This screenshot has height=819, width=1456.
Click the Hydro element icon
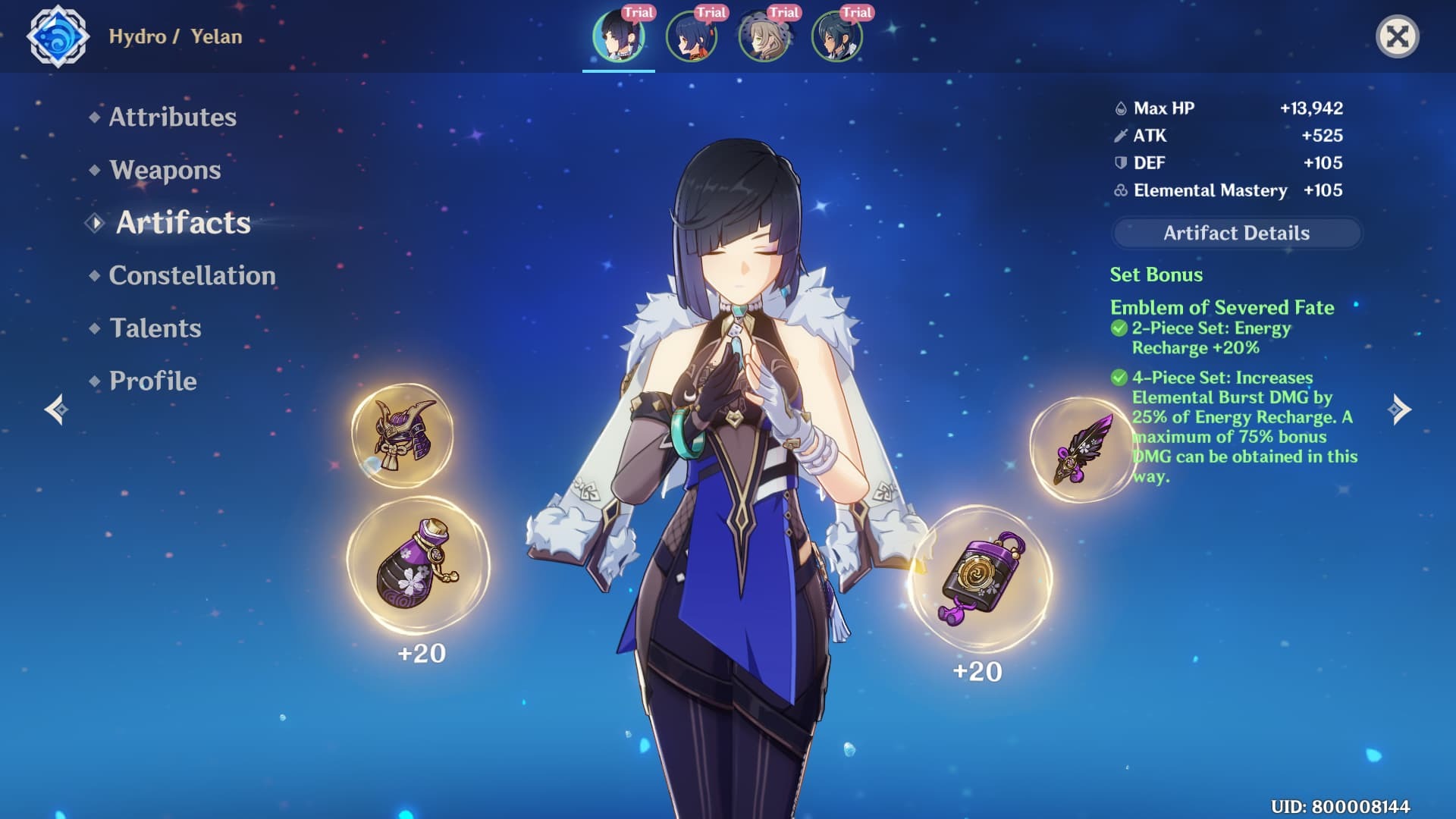click(58, 36)
